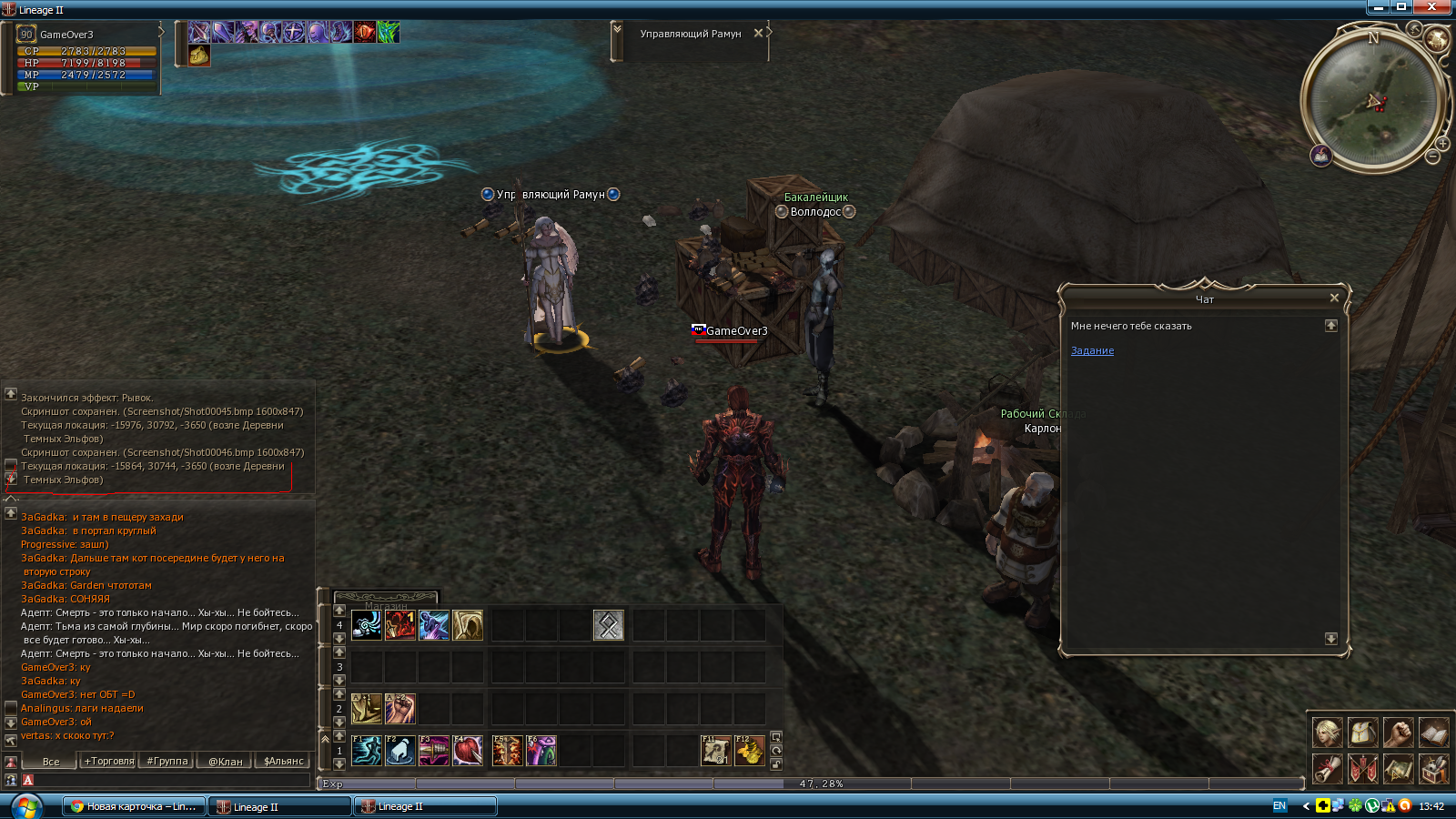
Task: Activate the F11 scroll item slot
Action: click(x=716, y=751)
